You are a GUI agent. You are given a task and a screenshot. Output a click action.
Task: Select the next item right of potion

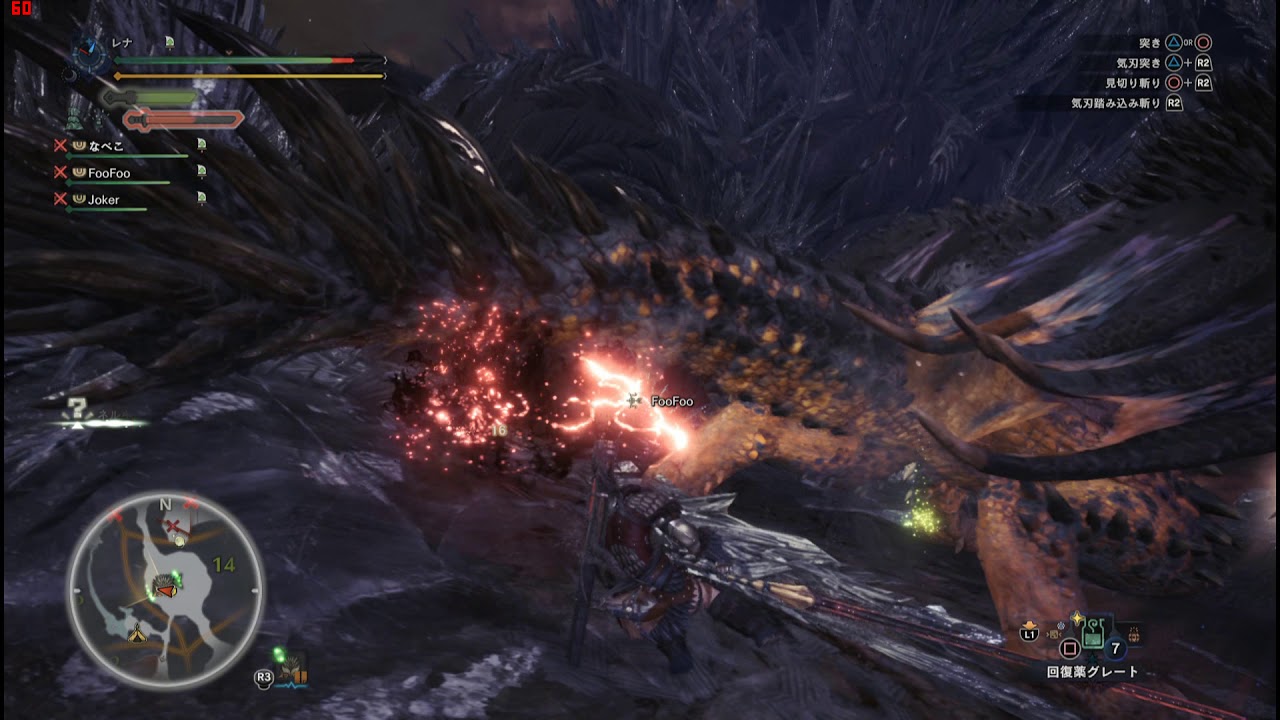point(1133,633)
